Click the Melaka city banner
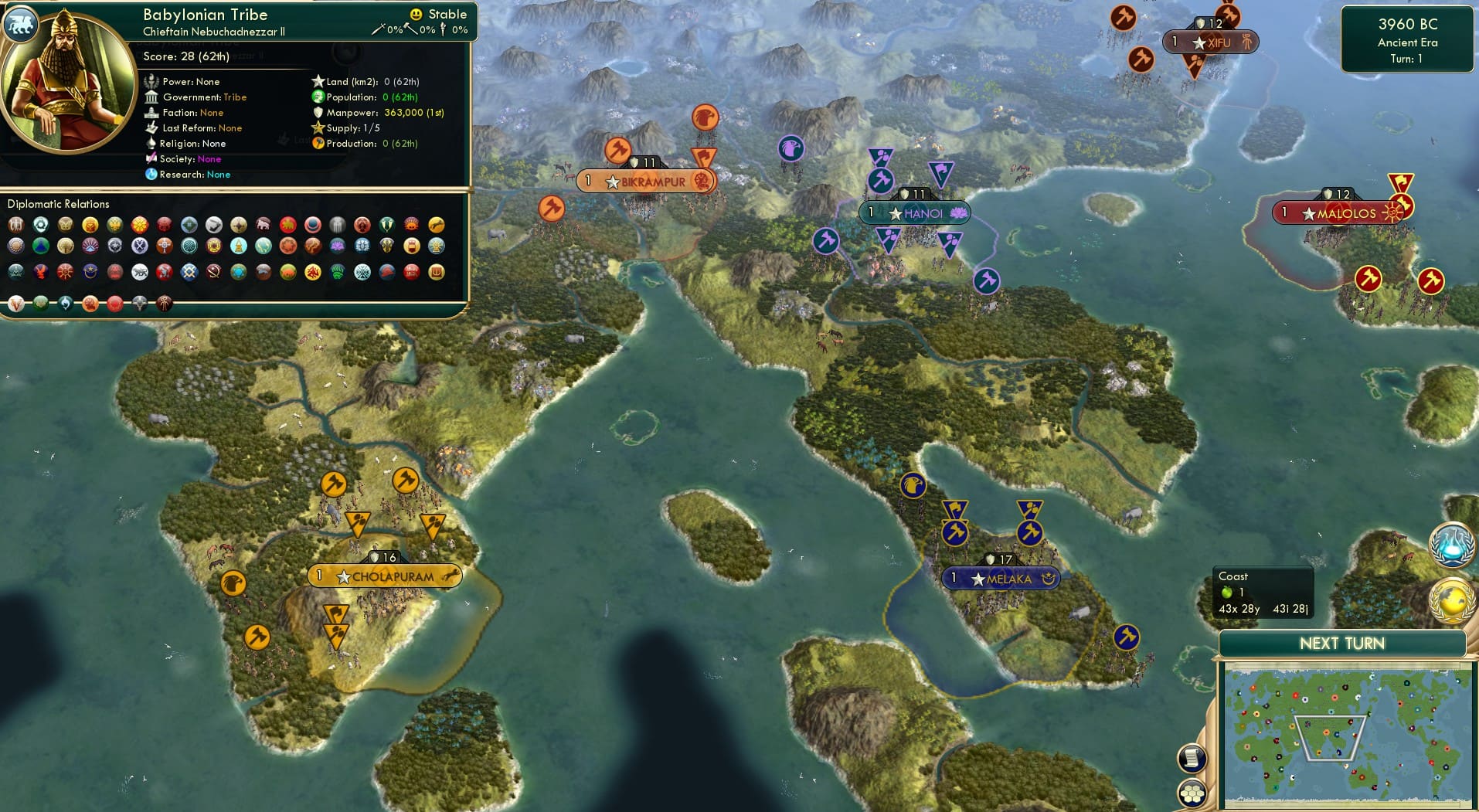 (x=1001, y=577)
